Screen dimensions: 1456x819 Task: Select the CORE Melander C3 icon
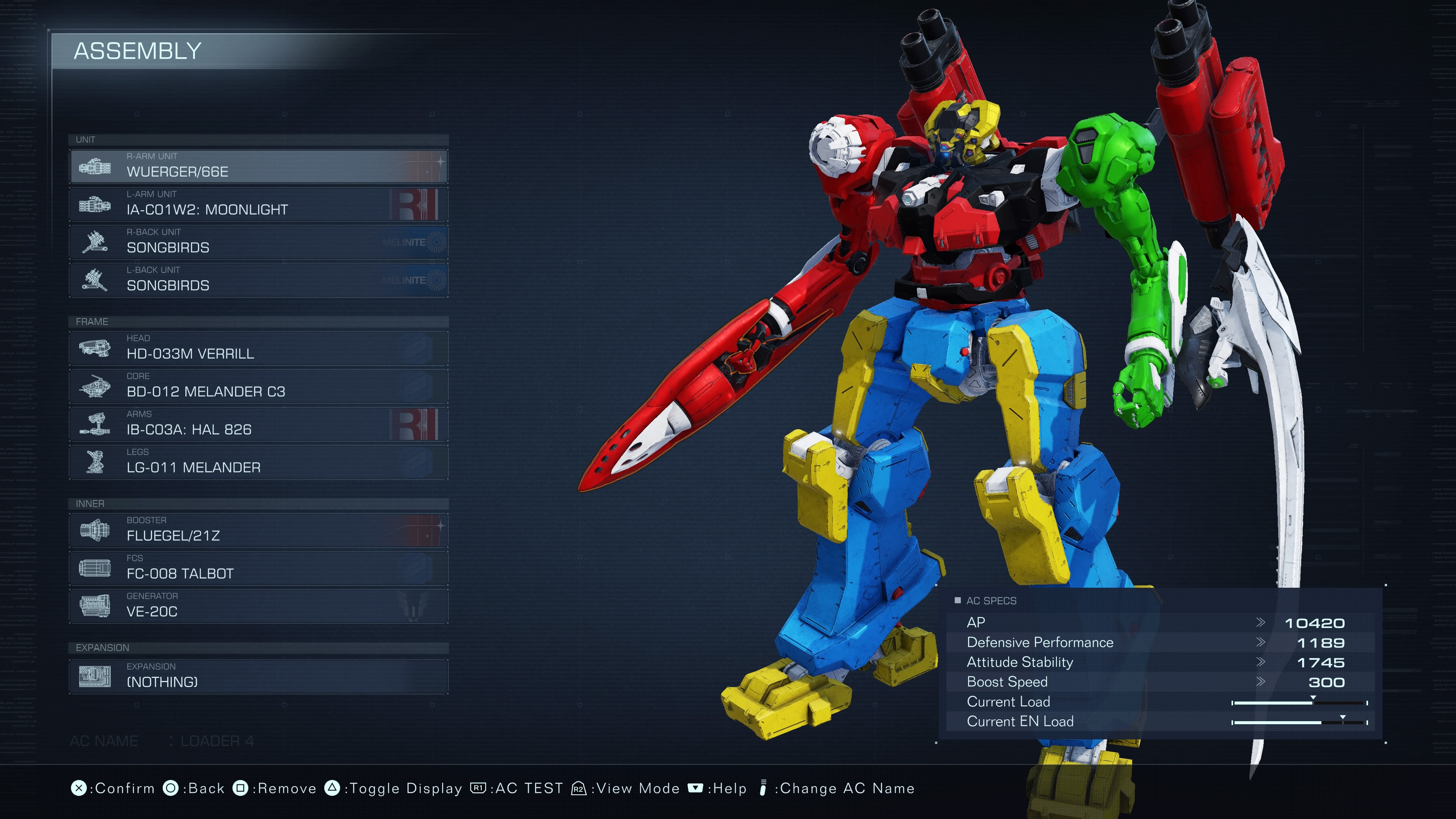click(95, 386)
